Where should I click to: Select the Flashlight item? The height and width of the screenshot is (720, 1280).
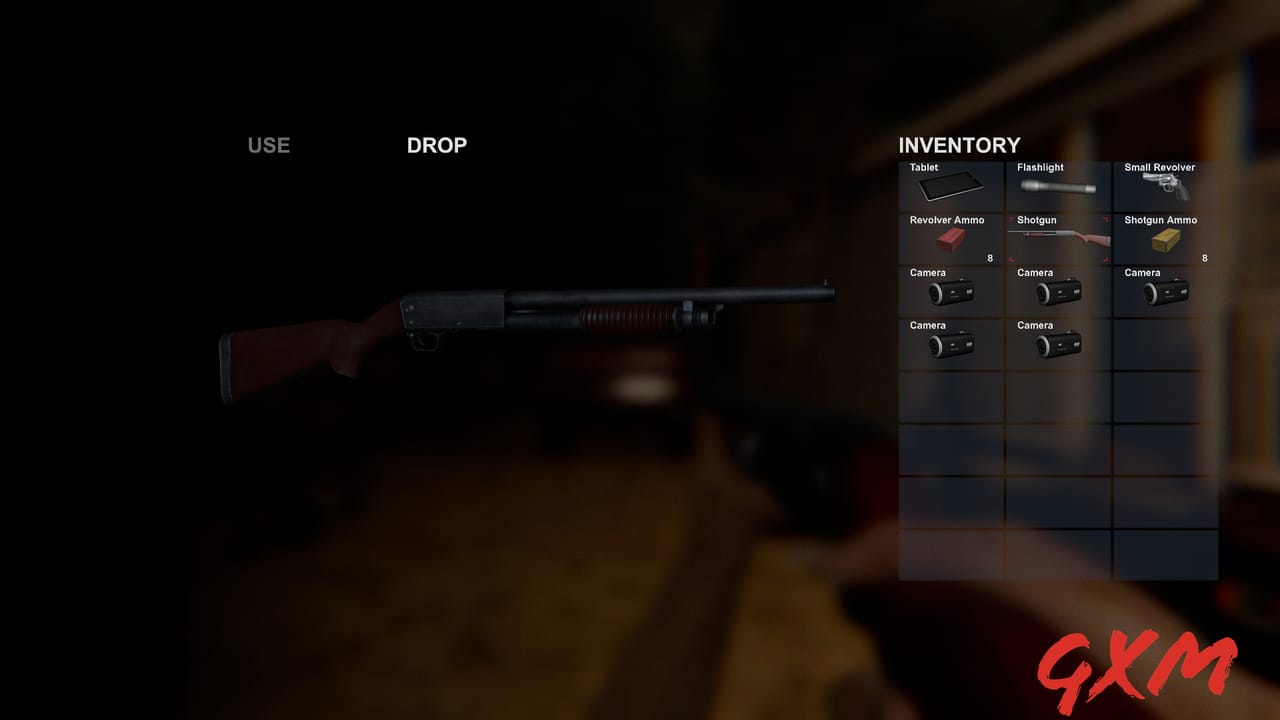(1056, 185)
